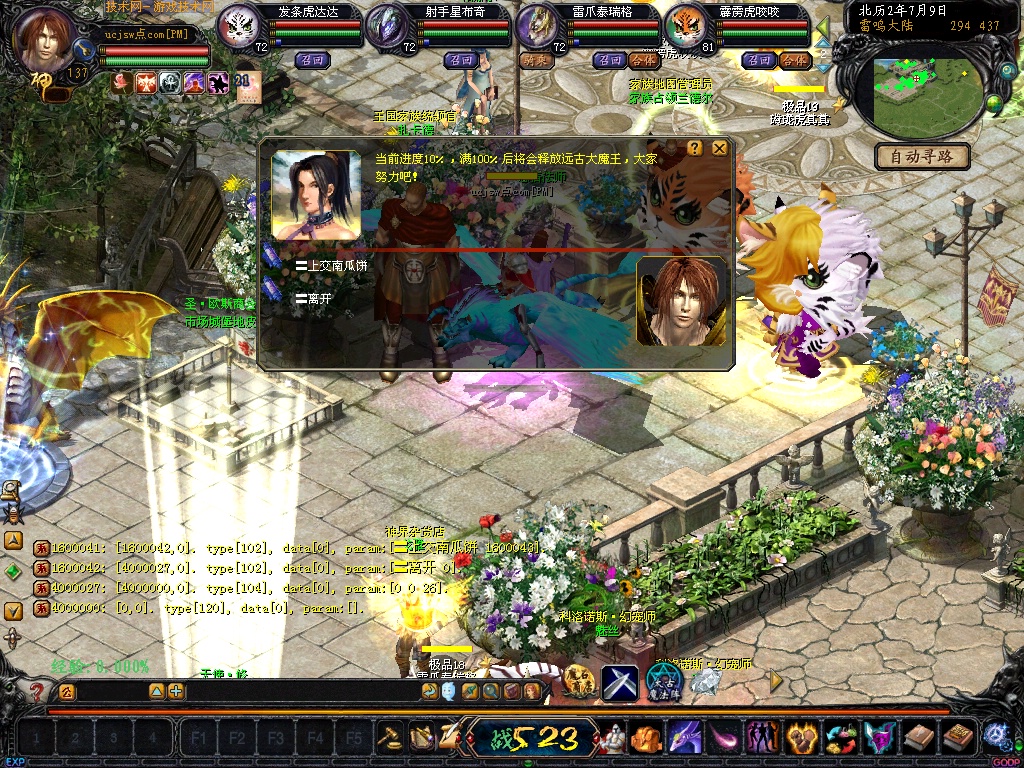The height and width of the screenshot is (768, 1024).
Task: Close the NPC dialogue window
Action: [719, 148]
